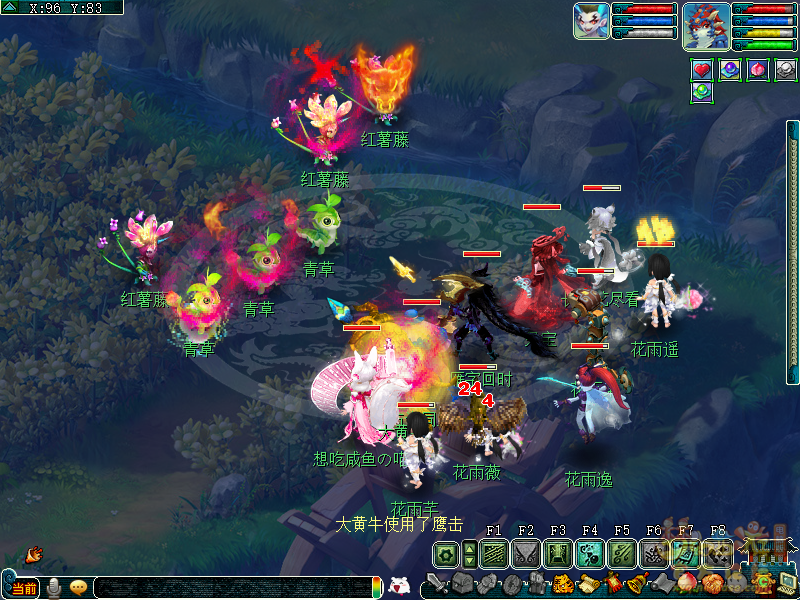Activate the F5 skill slot
The image size is (800, 600).
tap(622, 553)
